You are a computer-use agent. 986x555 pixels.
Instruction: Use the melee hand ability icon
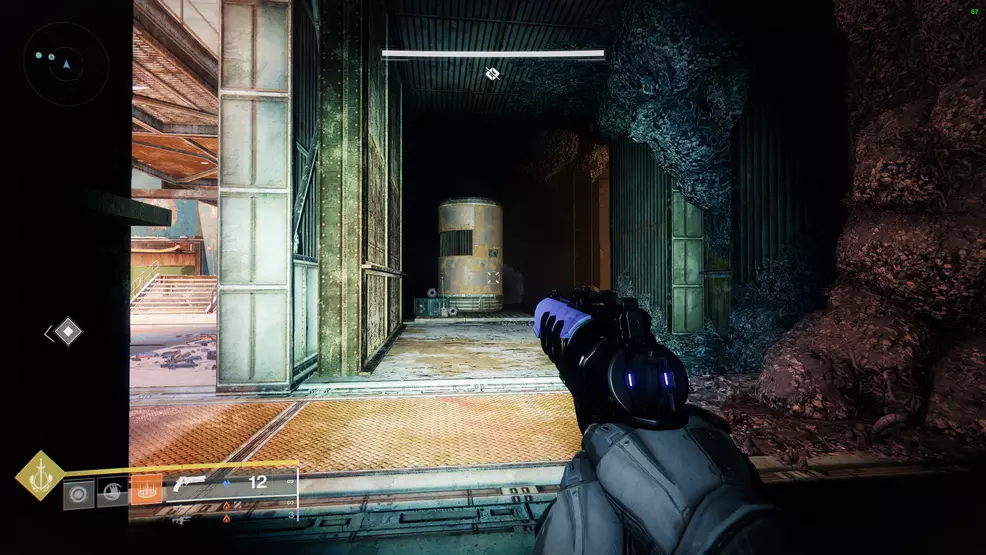click(x=112, y=491)
